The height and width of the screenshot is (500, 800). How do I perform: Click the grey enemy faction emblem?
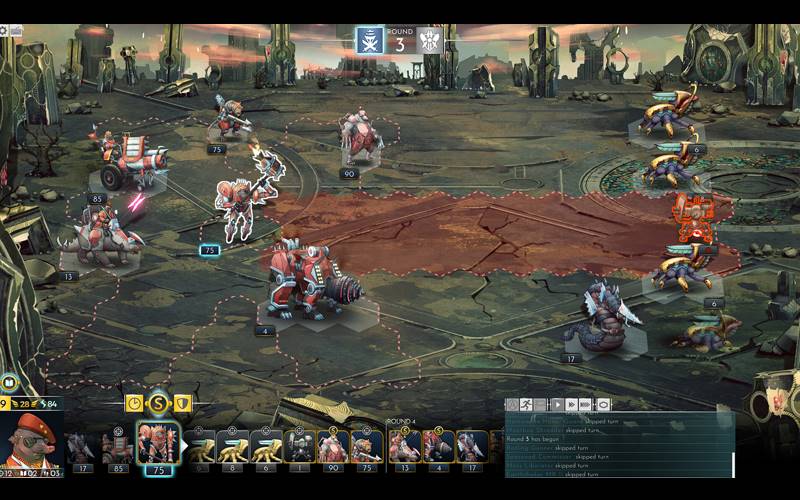[430, 40]
